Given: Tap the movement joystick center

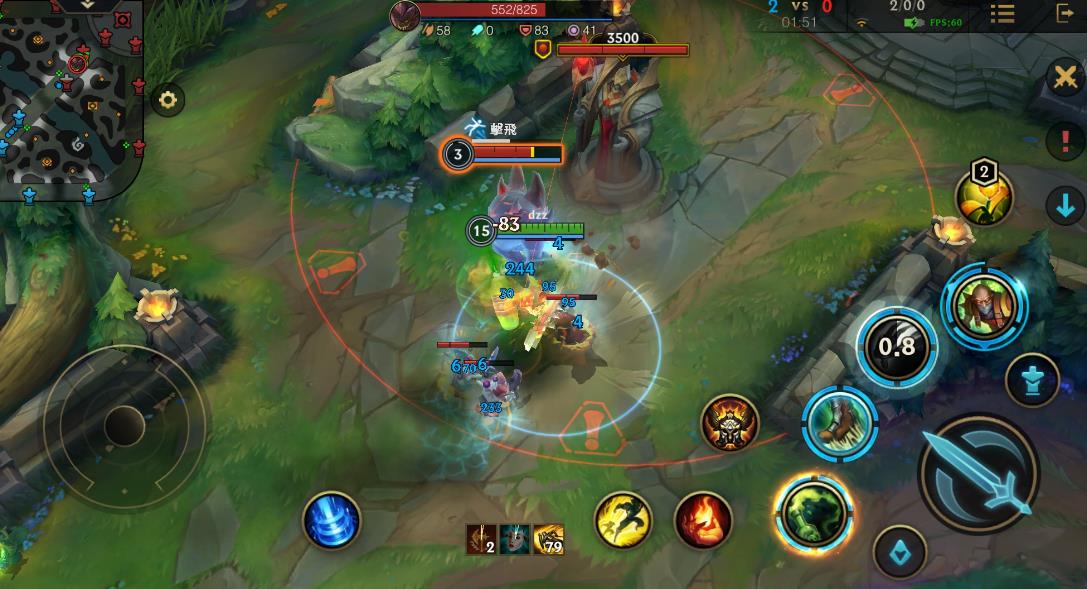Looking at the screenshot, I should [x=124, y=426].
